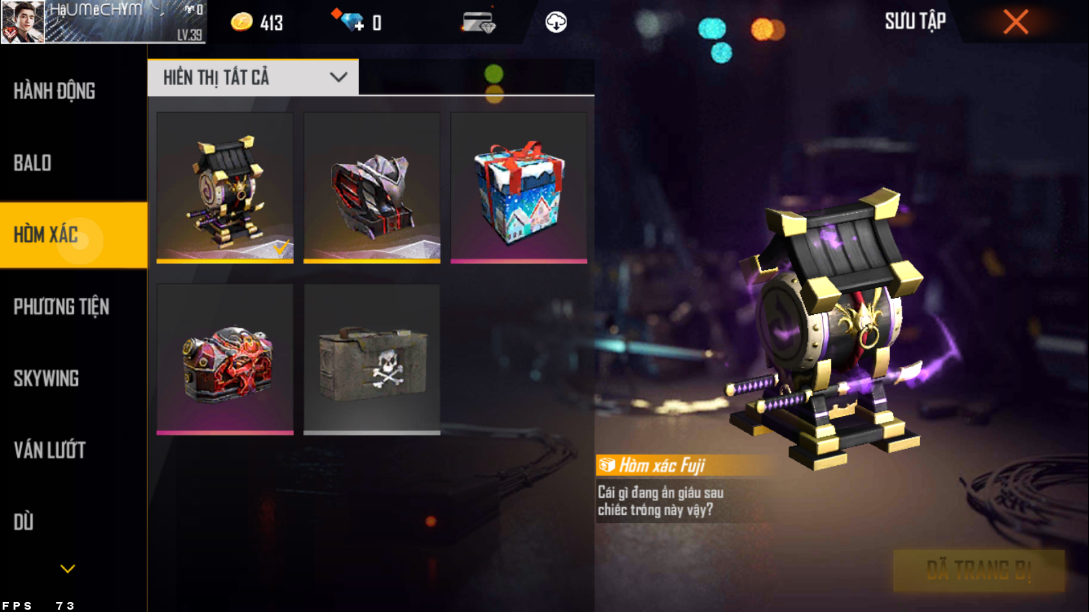
Task: Choose the Skywing category
Action: click(46, 378)
